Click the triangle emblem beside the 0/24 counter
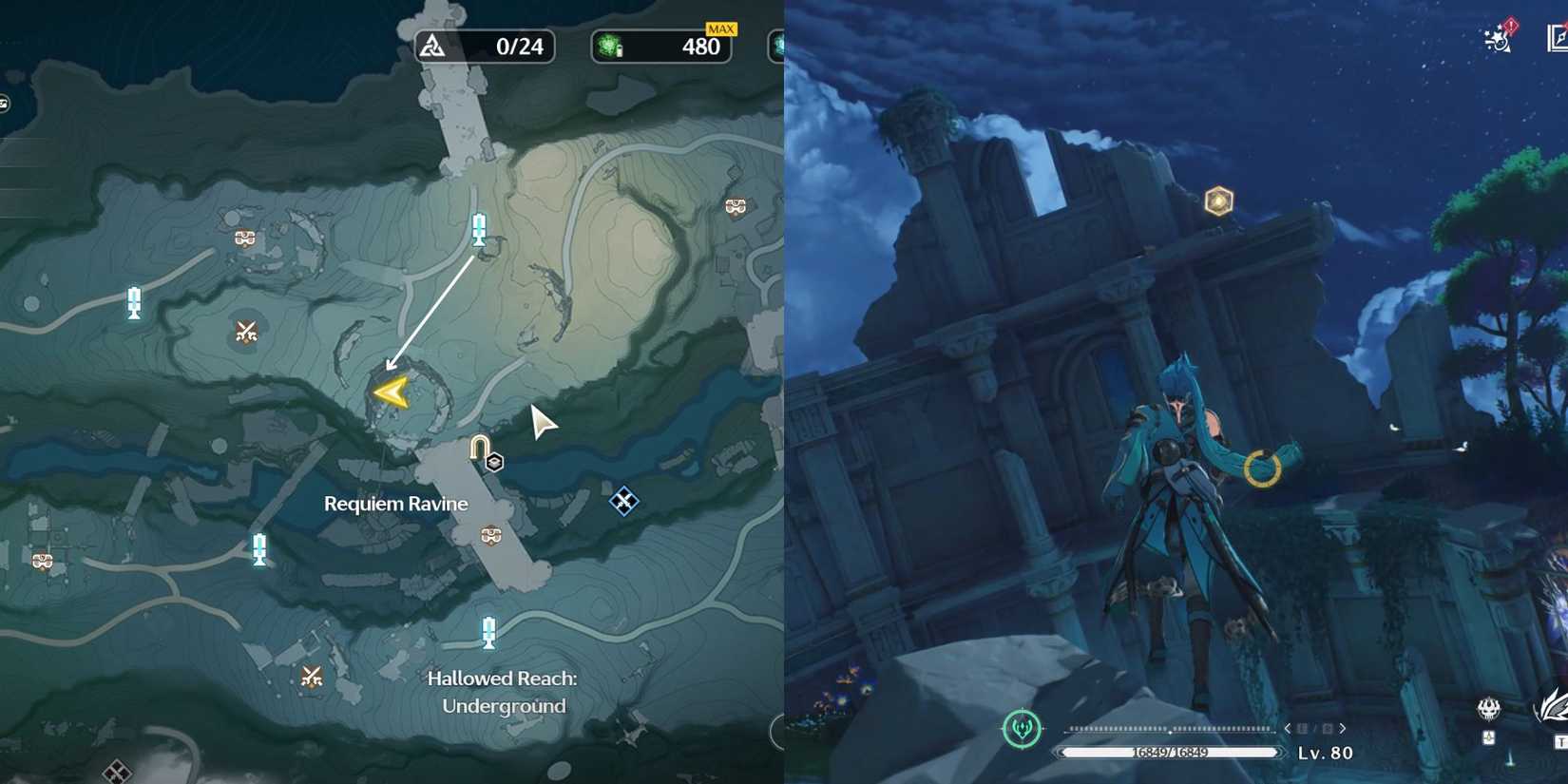1568x784 pixels. 432,46
